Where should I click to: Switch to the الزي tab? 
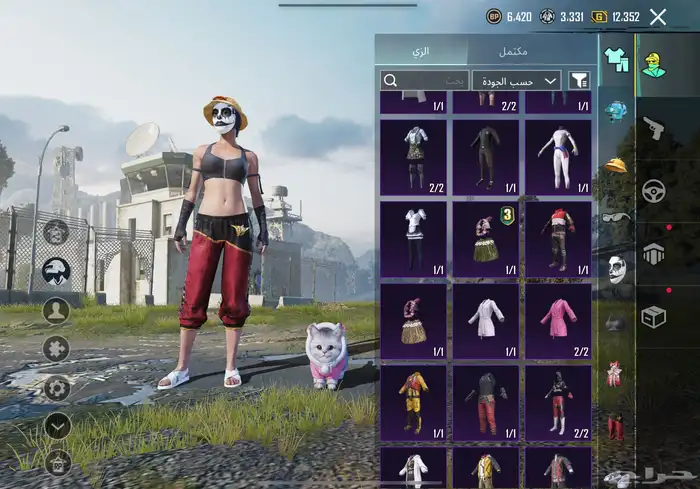(423, 51)
